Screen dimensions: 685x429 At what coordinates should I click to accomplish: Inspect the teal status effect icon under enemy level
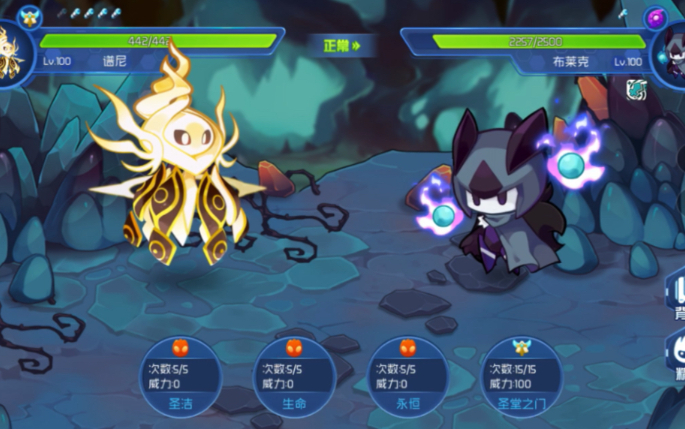pyautogui.click(x=634, y=89)
